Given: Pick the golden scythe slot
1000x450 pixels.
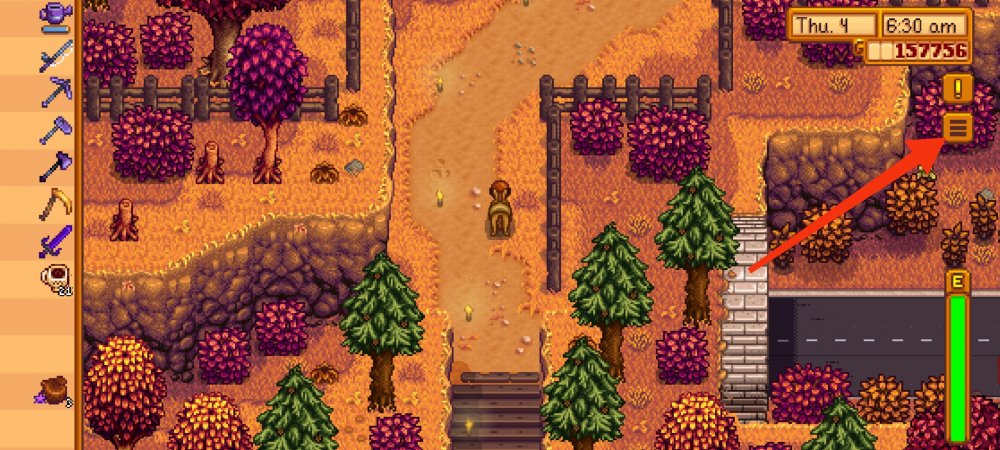Looking at the screenshot, I should (x=55, y=203).
